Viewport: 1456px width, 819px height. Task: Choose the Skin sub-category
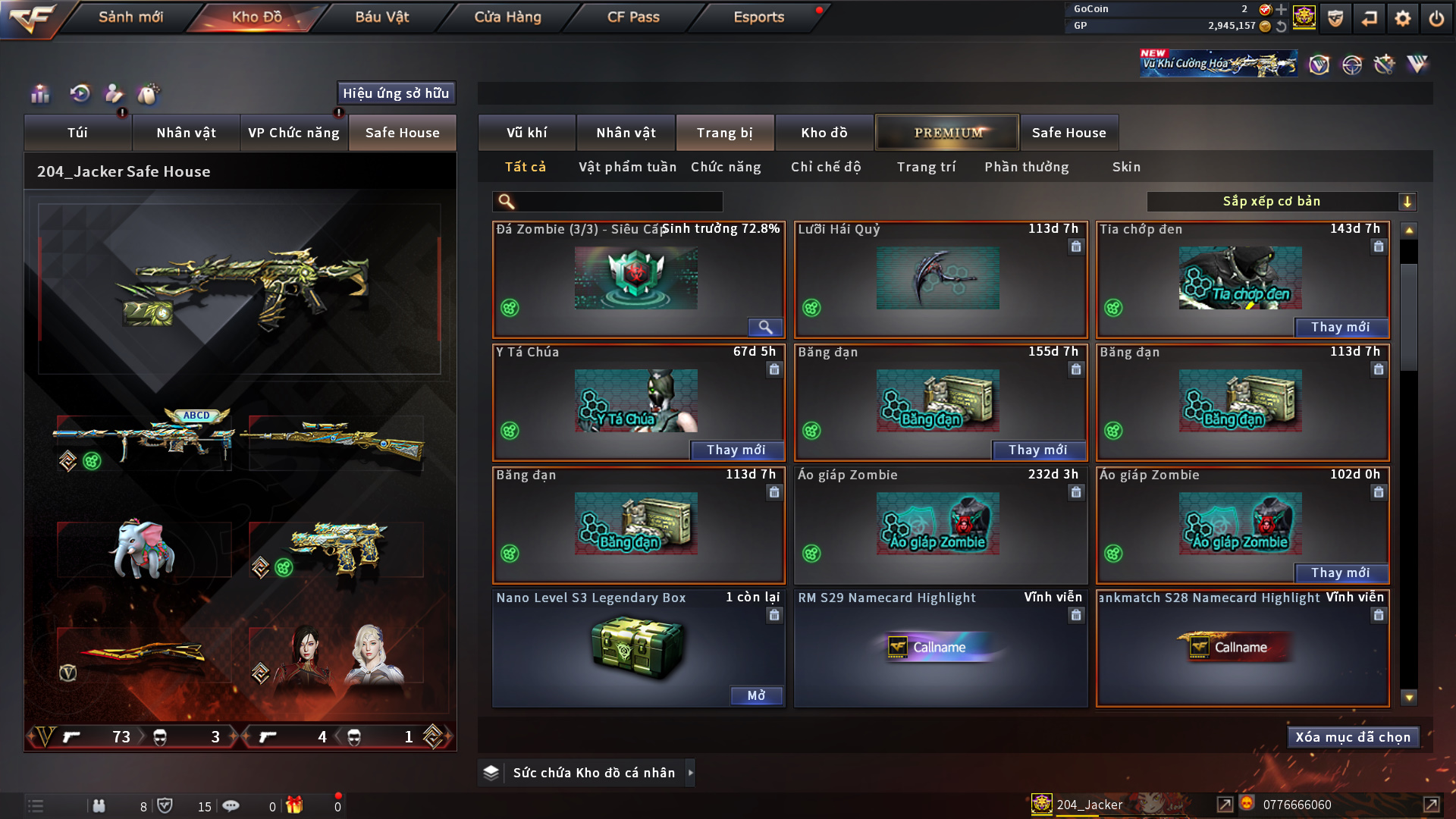(1126, 167)
